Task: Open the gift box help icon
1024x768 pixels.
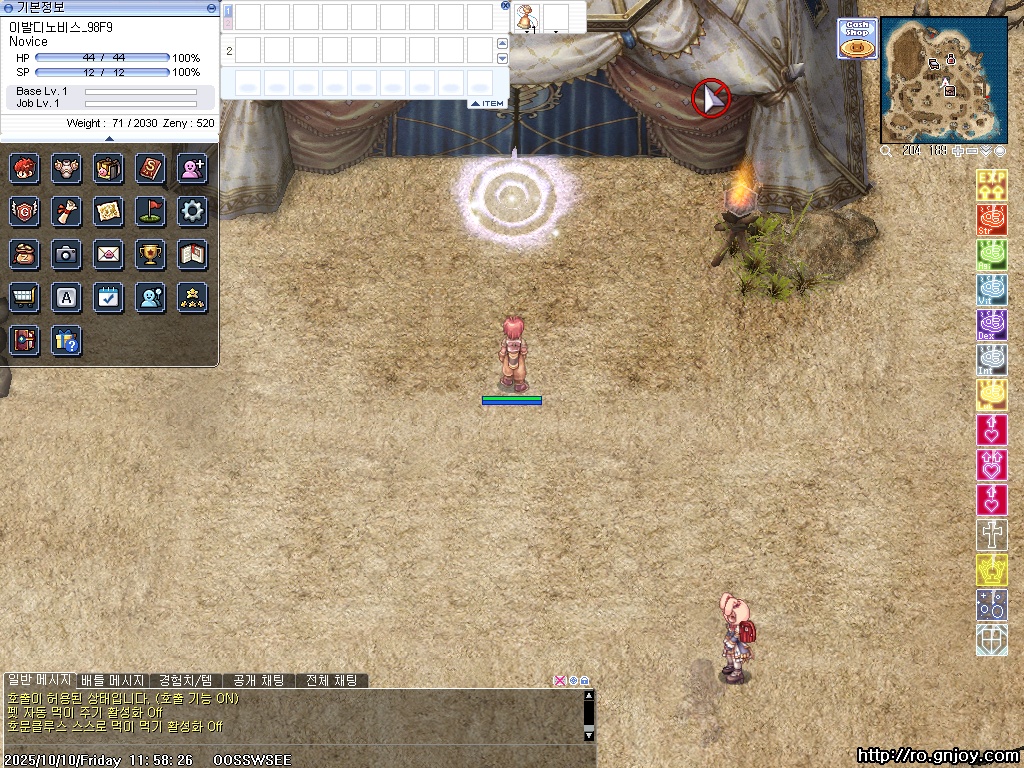Action: [66, 340]
